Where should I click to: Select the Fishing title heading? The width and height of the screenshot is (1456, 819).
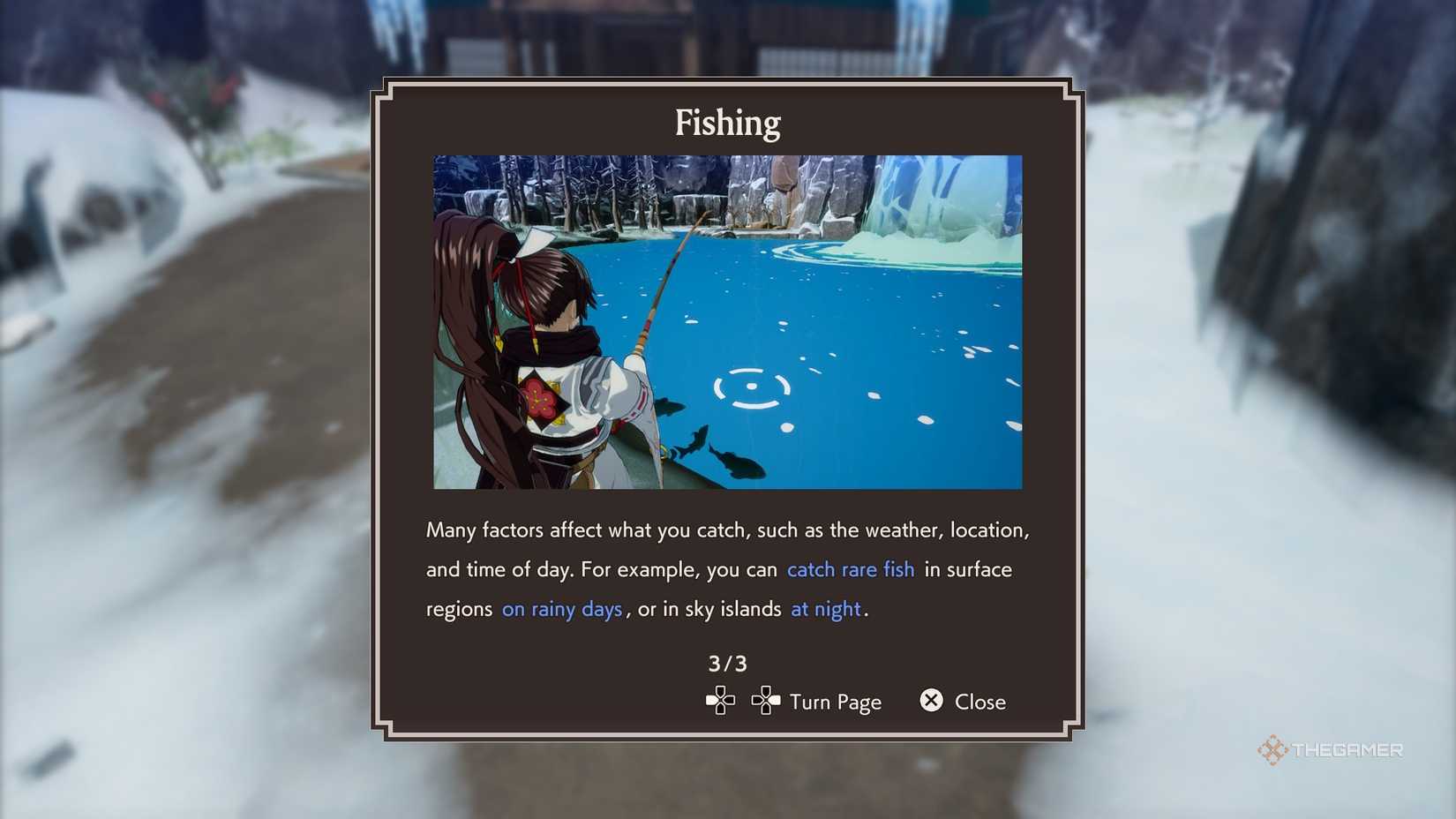(x=727, y=122)
